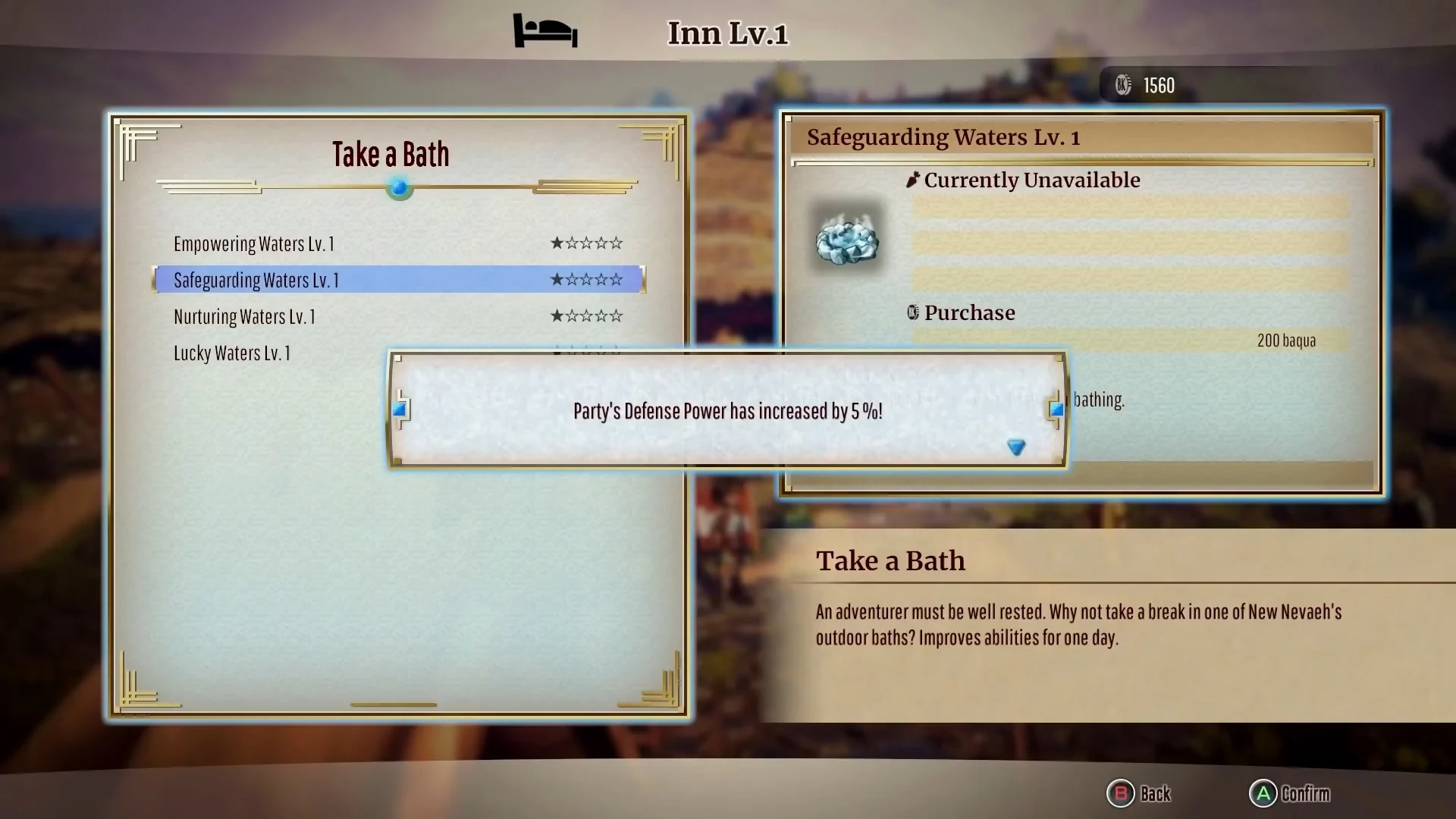
Task: Select Empowering Waters Lv. 1 bath
Action: click(254, 244)
